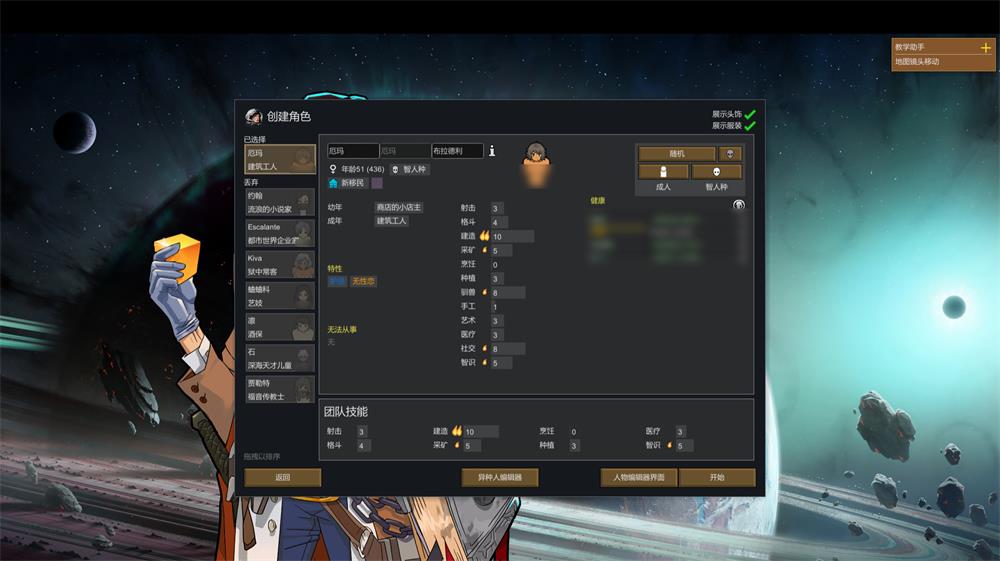This screenshot has height=561, width=1000.
Task: Open the 异种人编辑器 xenotype editor
Action: [x=500, y=478]
